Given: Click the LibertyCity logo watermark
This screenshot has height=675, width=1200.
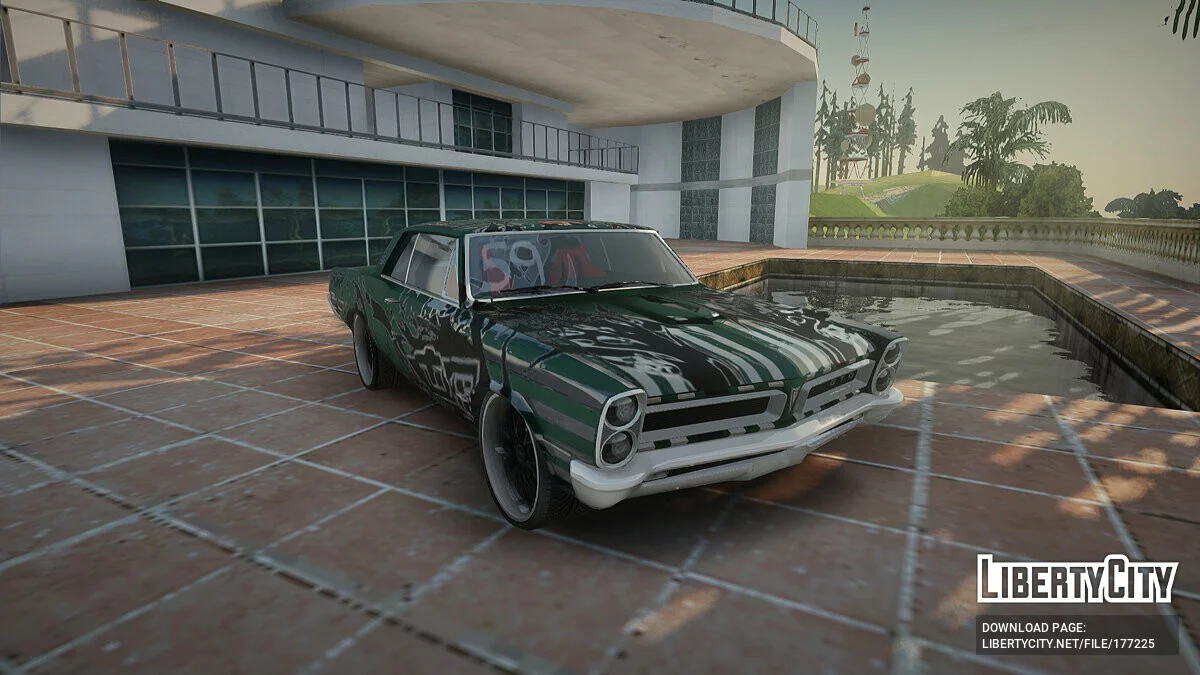Looking at the screenshot, I should [1077, 580].
